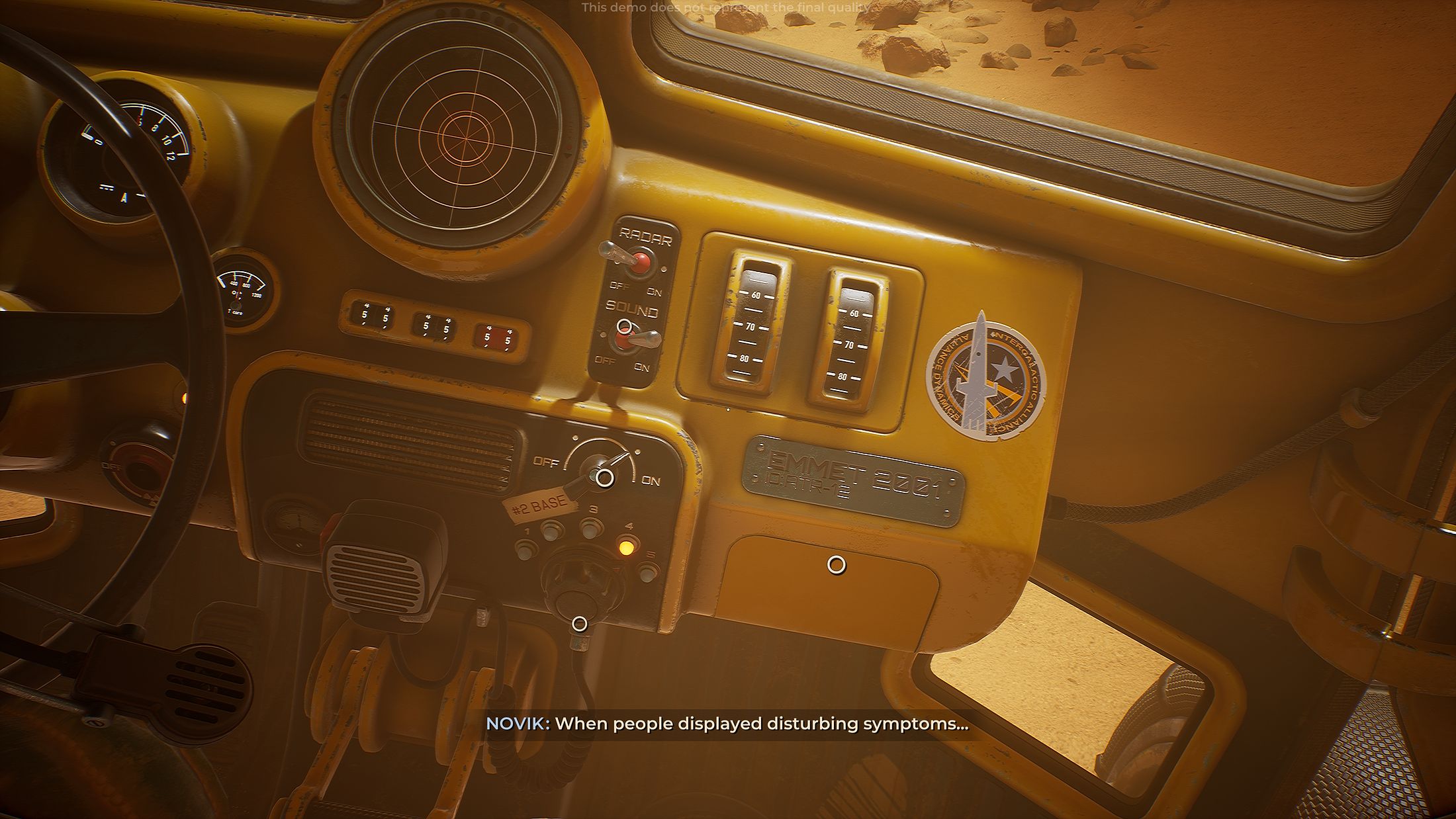Turn the radio OFF/ON knob marker
This screenshot has height=819, width=1456.
point(604,478)
